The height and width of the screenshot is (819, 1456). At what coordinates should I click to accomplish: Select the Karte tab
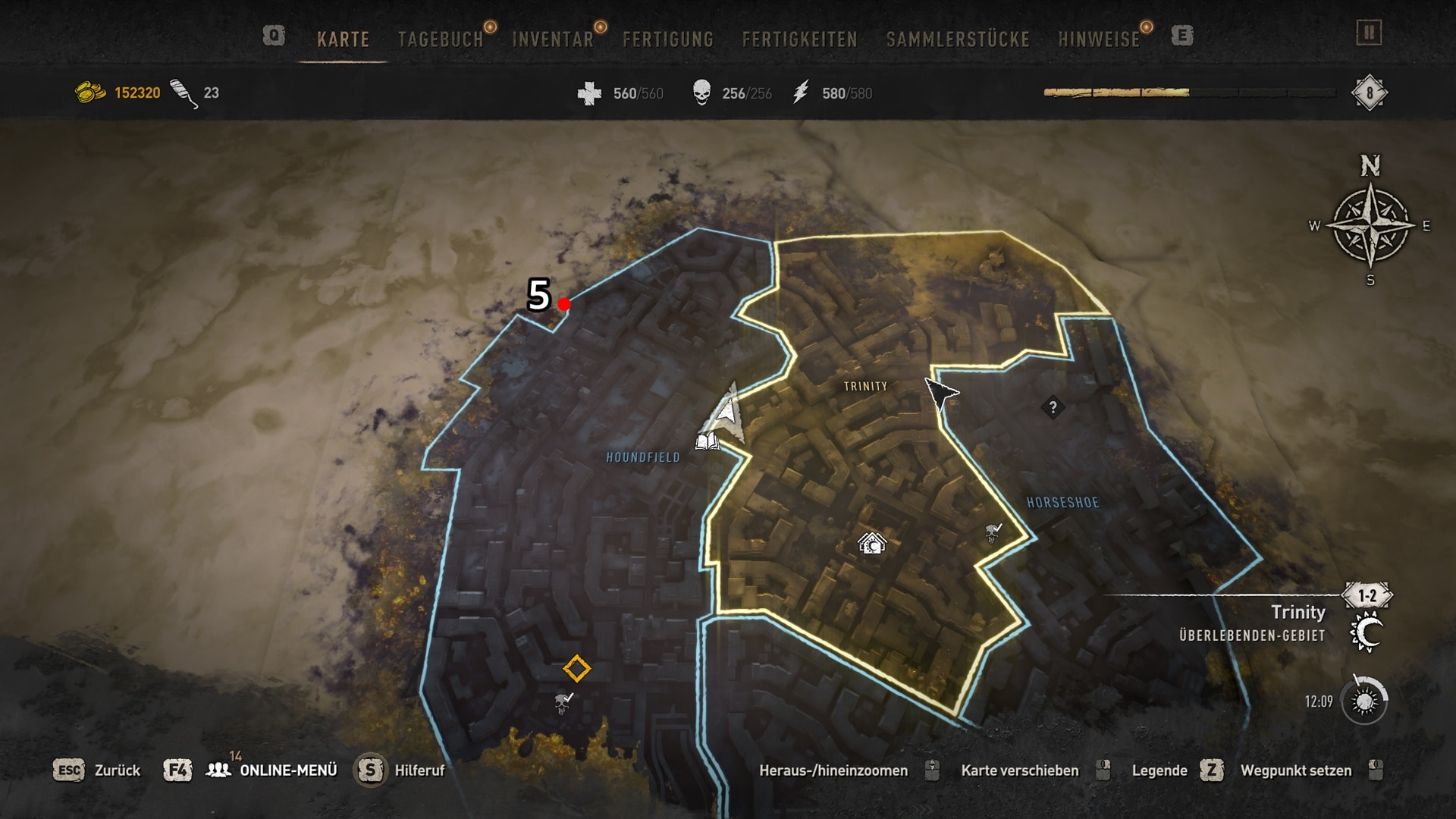tap(343, 39)
